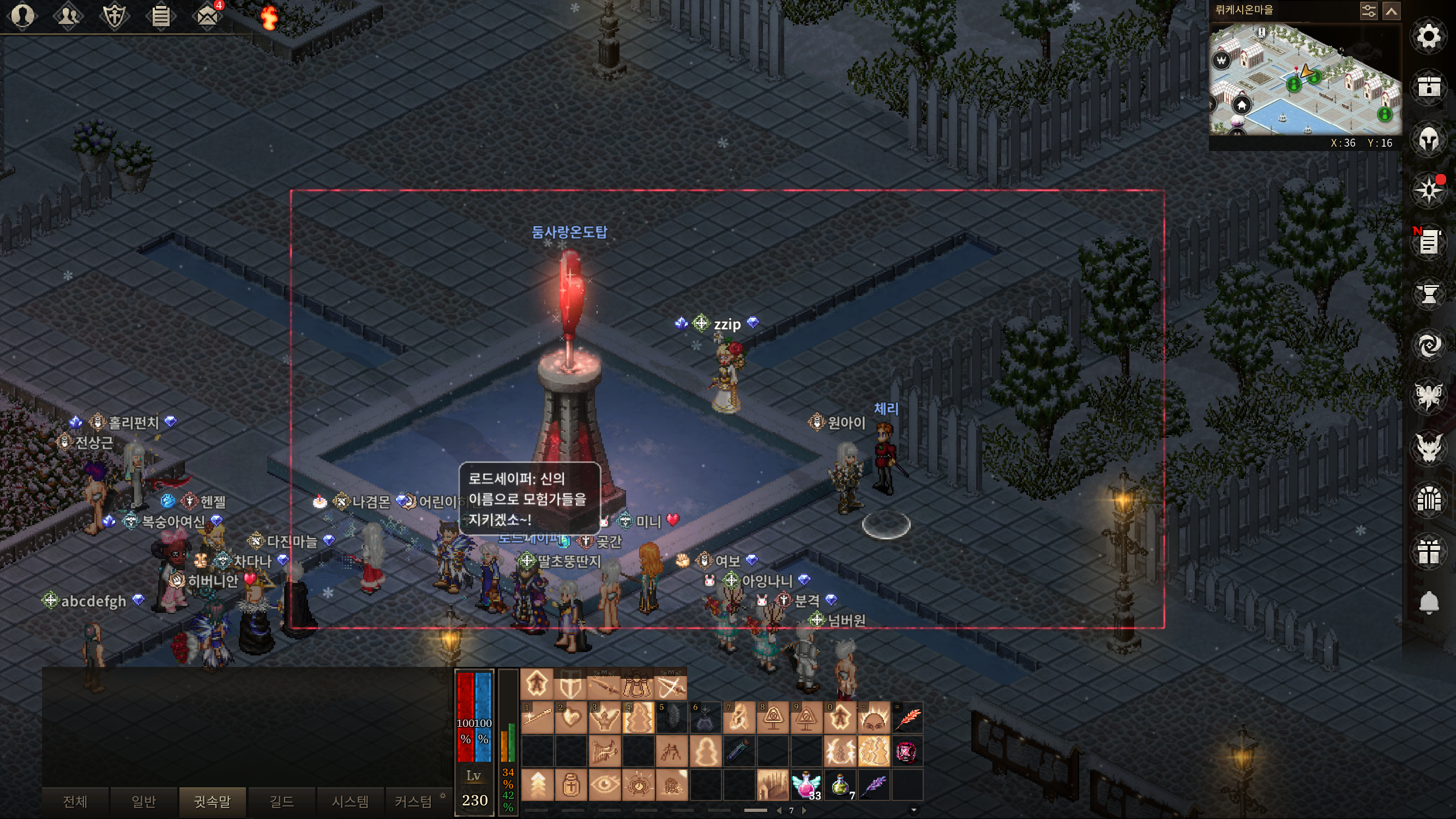The image size is (1456, 819).
Task: Collapse the minimap with the arrow button
Action: point(1392,11)
